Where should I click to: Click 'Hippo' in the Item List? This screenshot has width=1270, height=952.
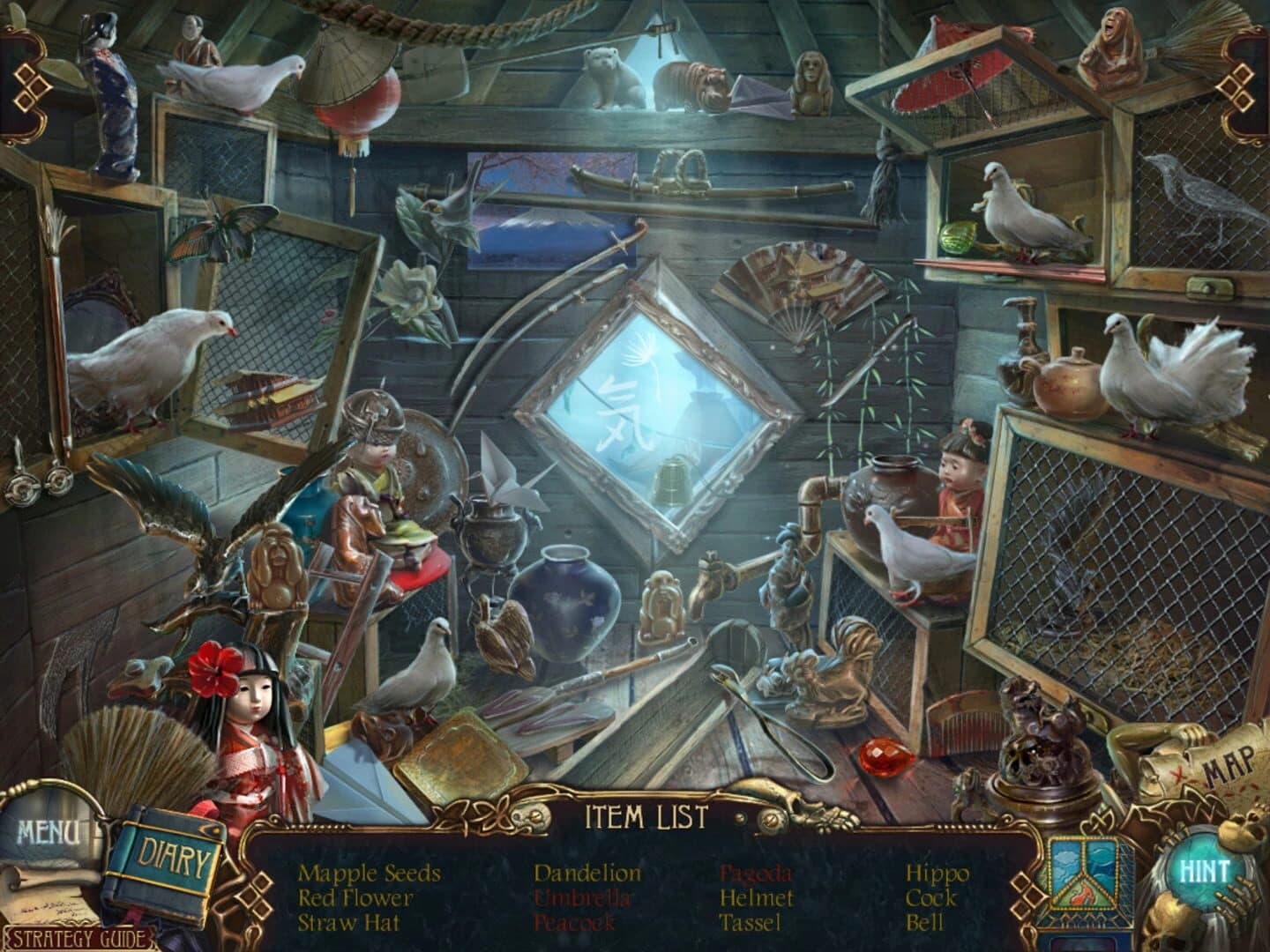coord(938,873)
